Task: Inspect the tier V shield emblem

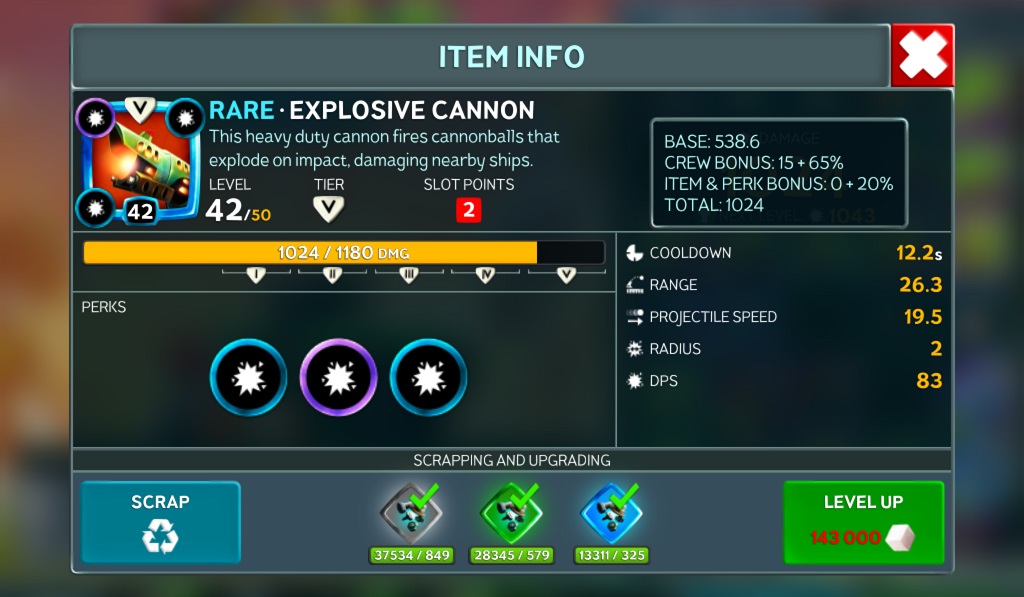Action: click(328, 209)
